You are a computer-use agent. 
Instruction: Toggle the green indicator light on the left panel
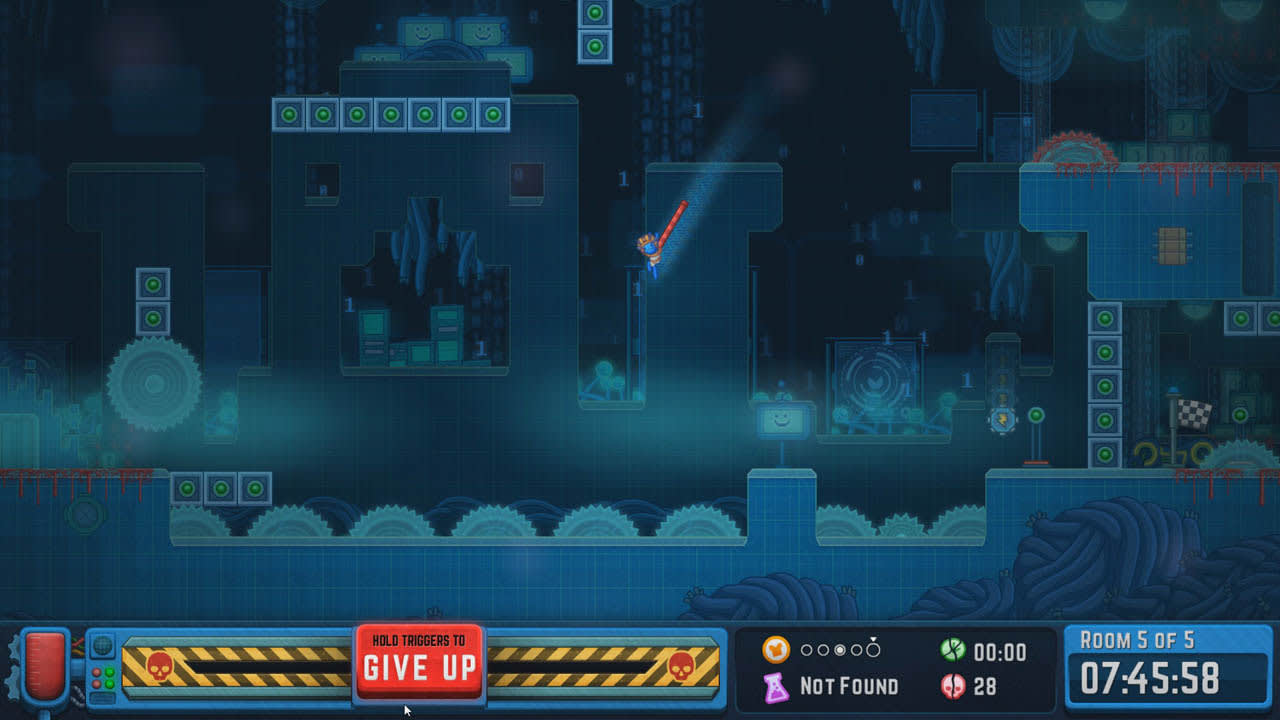click(x=110, y=672)
